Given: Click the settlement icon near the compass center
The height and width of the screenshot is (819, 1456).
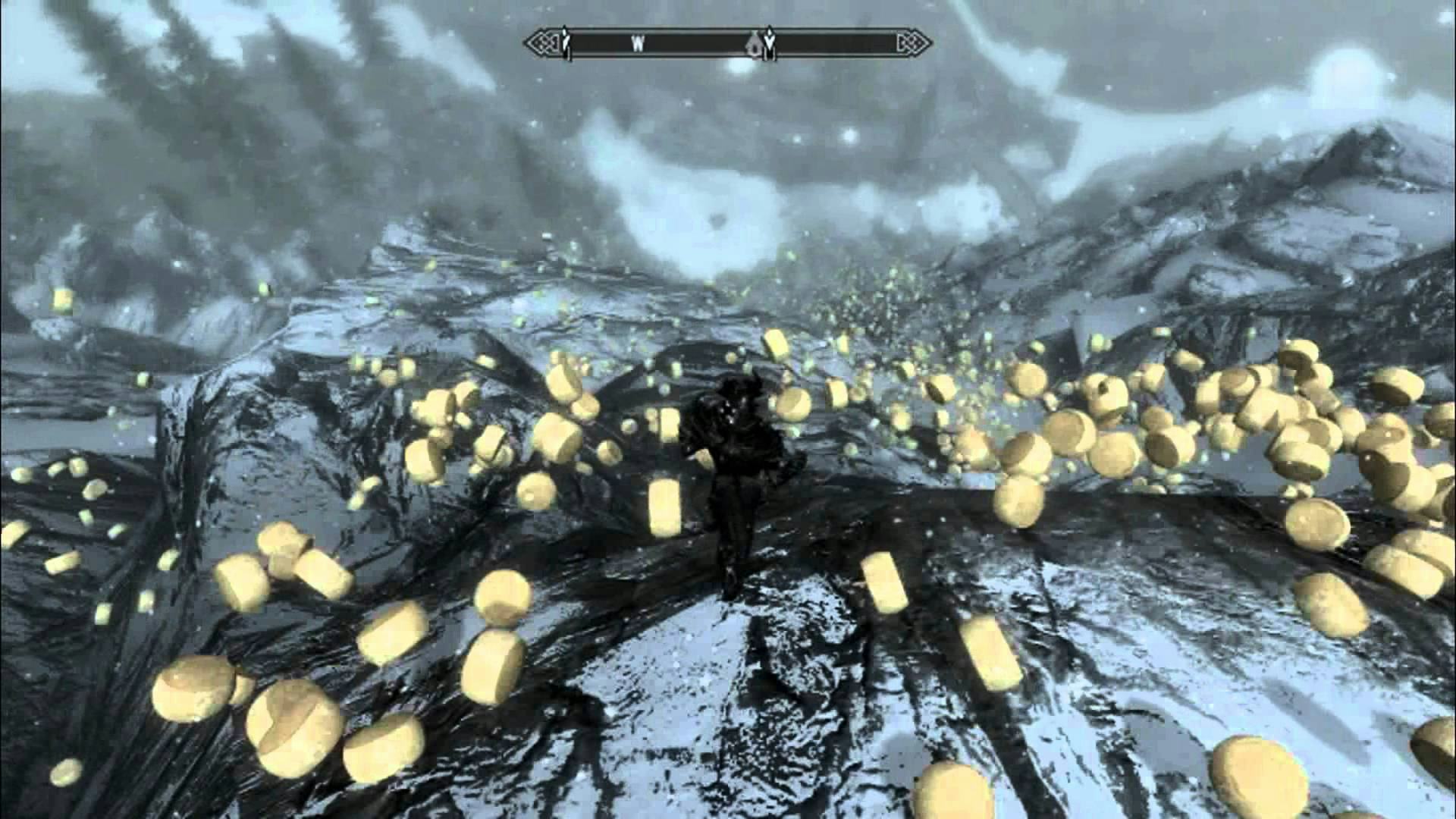Looking at the screenshot, I should [754, 45].
